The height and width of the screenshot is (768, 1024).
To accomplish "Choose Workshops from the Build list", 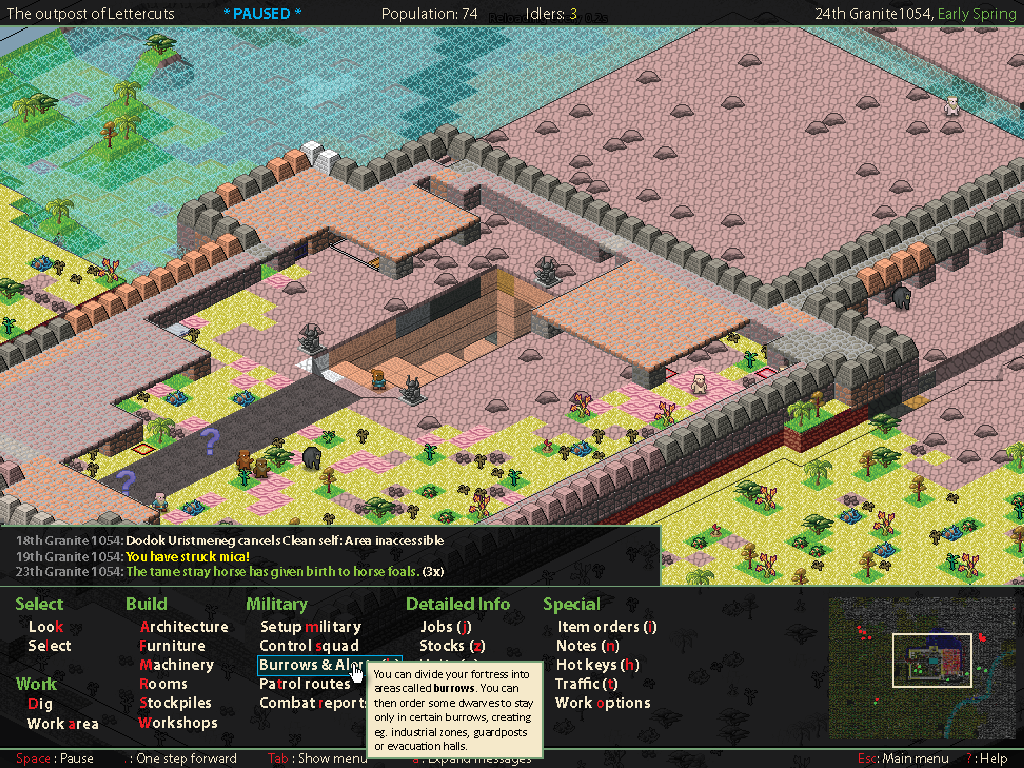I will (x=177, y=722).
